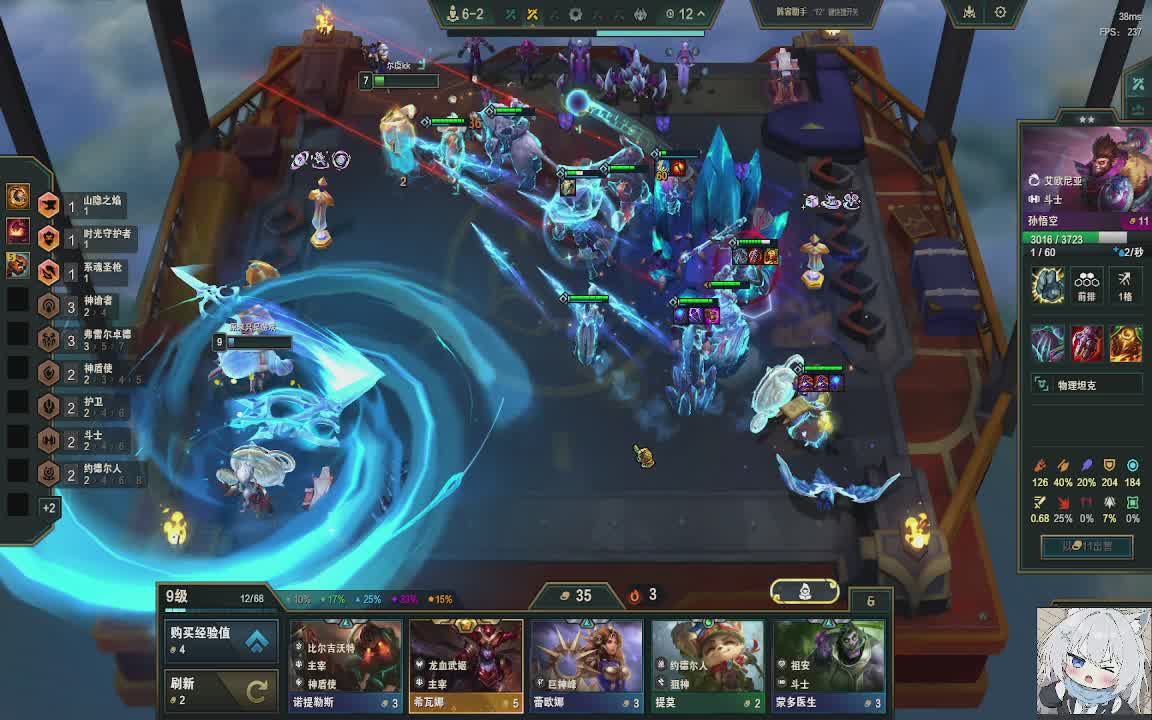
Task: Toggle the shop lock icon
Action: pyautogui.click(x=870, y=601)
